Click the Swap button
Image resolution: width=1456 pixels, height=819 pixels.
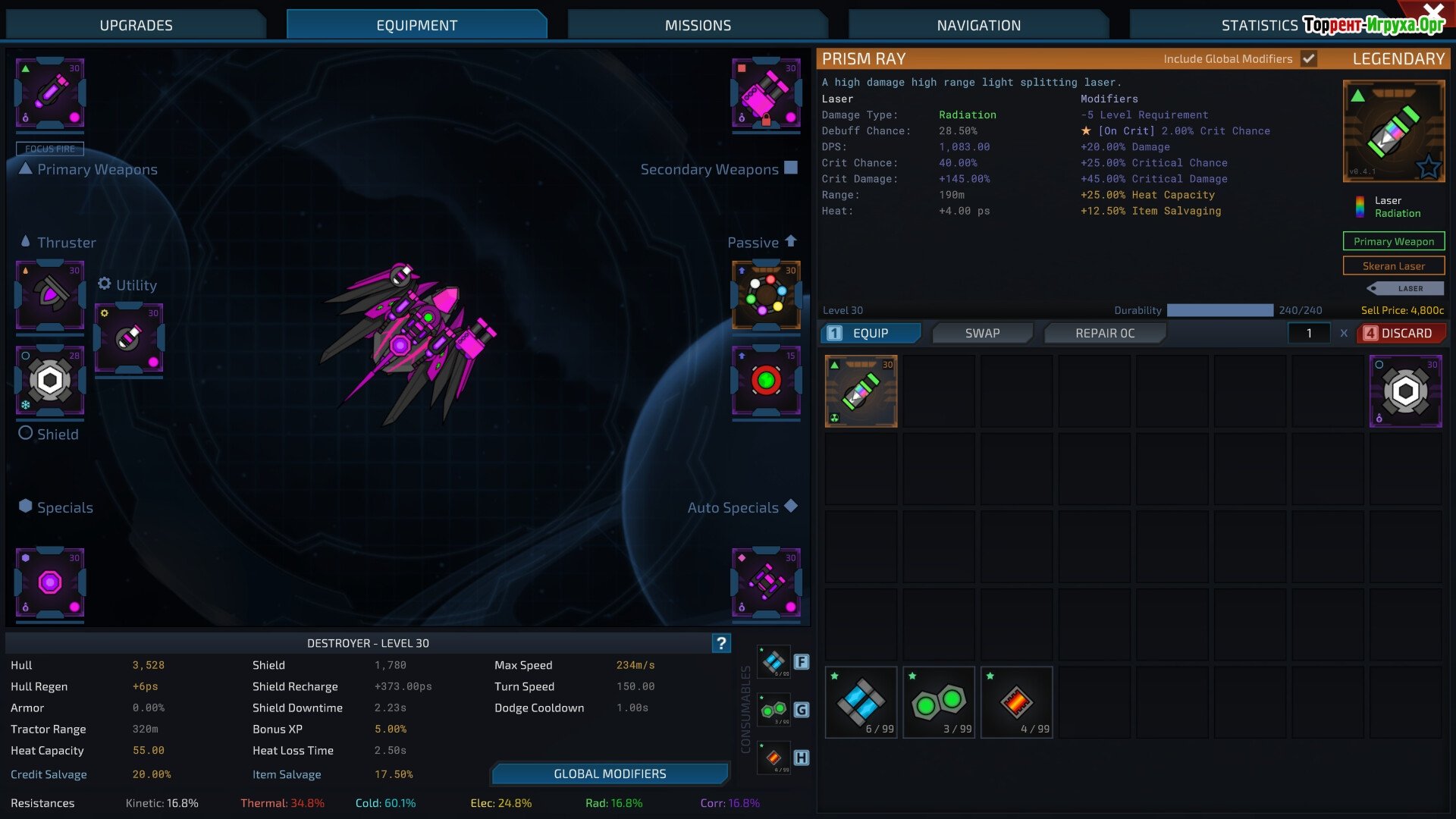tap(982, 333)
